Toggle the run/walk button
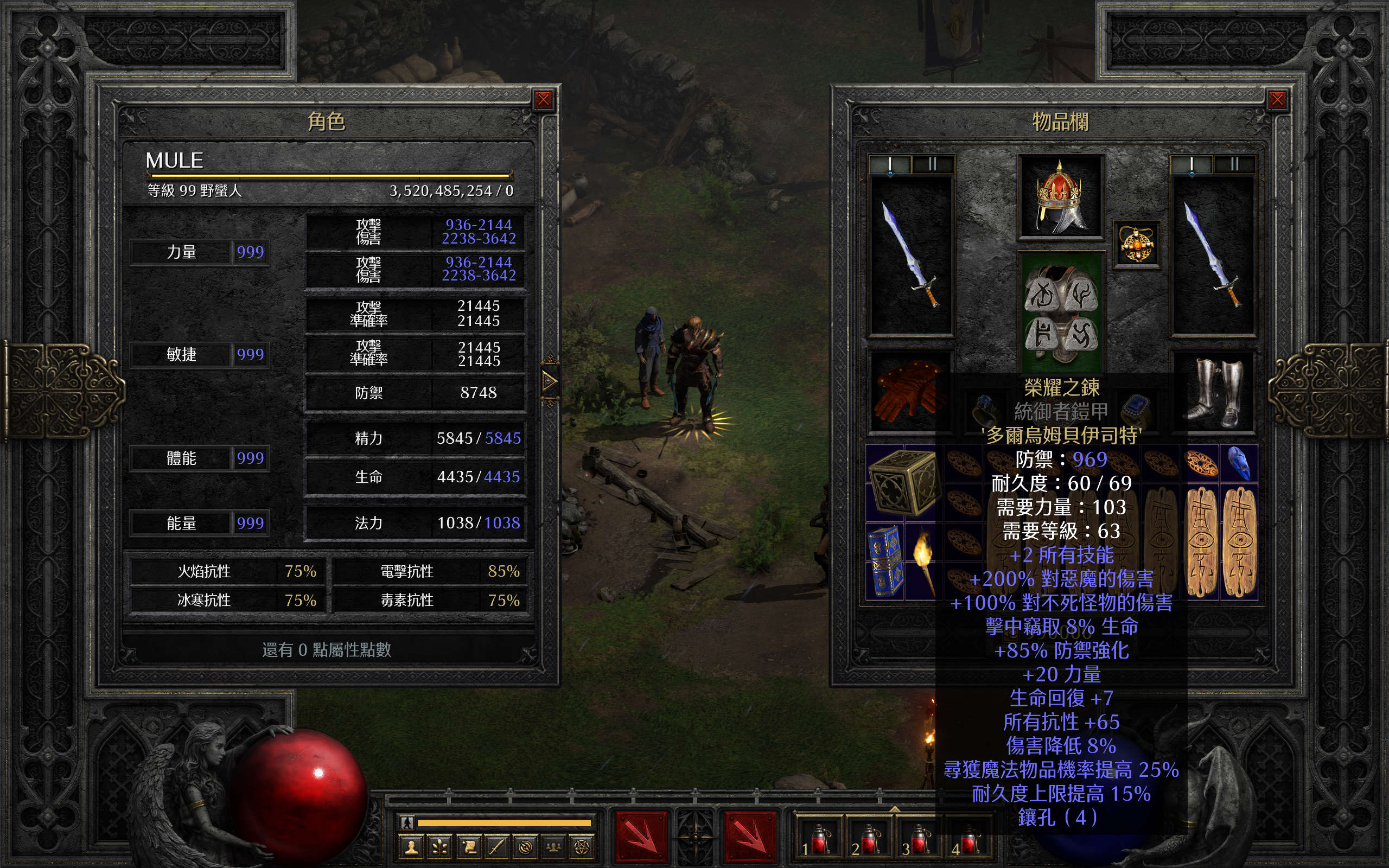Viewport: 1389px width, 868px height. [x=407, y=822]
